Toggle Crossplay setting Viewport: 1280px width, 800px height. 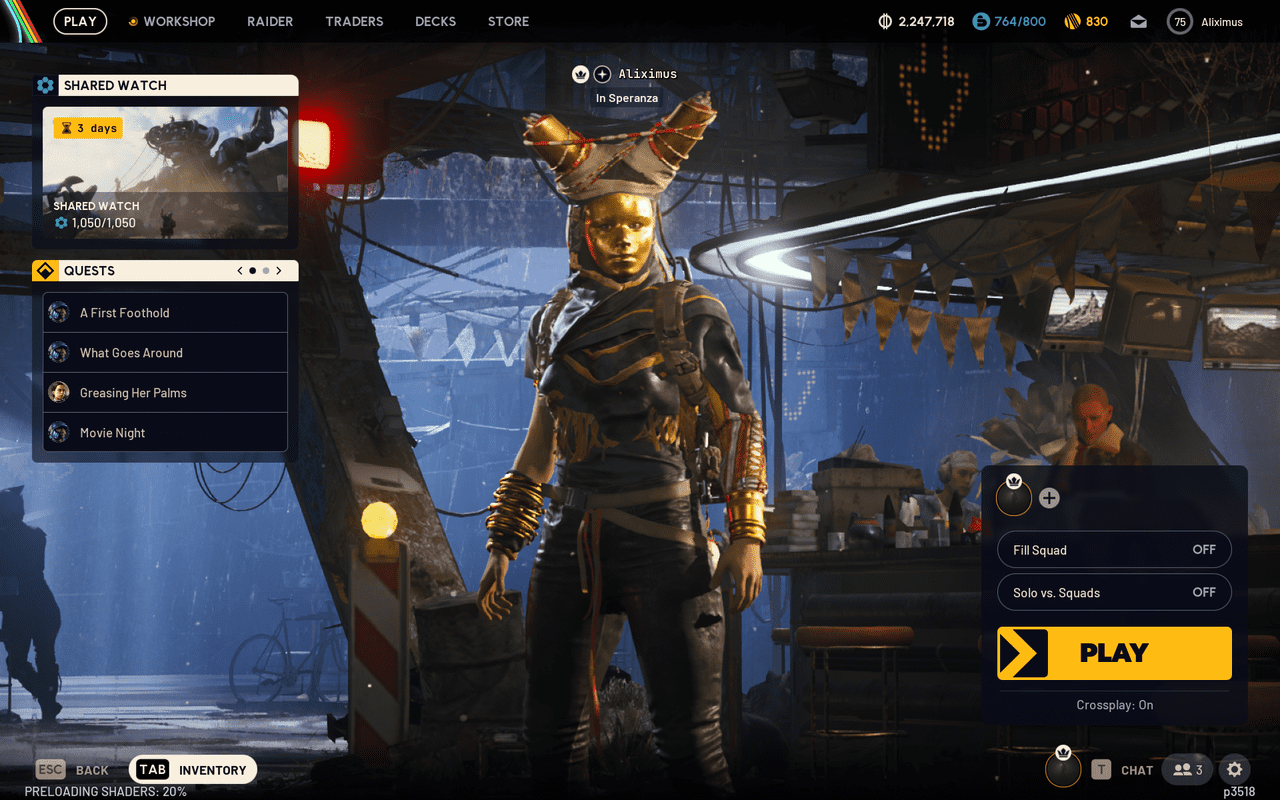click(1114, 705)
